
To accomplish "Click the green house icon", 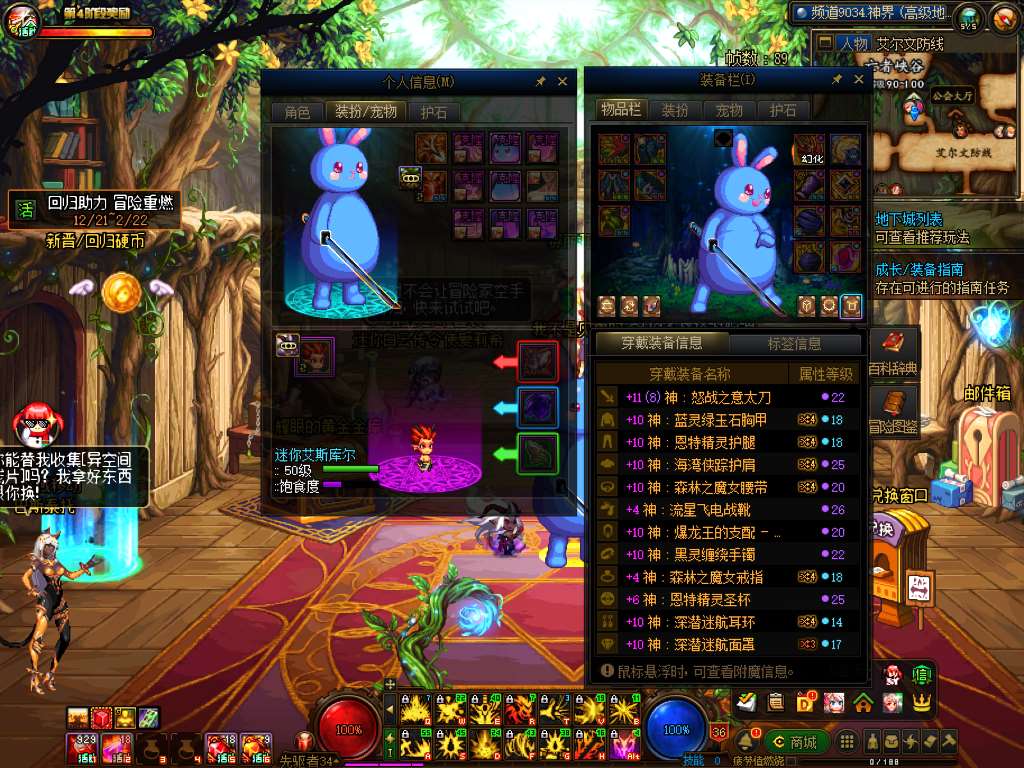I will tap(863, 702).
